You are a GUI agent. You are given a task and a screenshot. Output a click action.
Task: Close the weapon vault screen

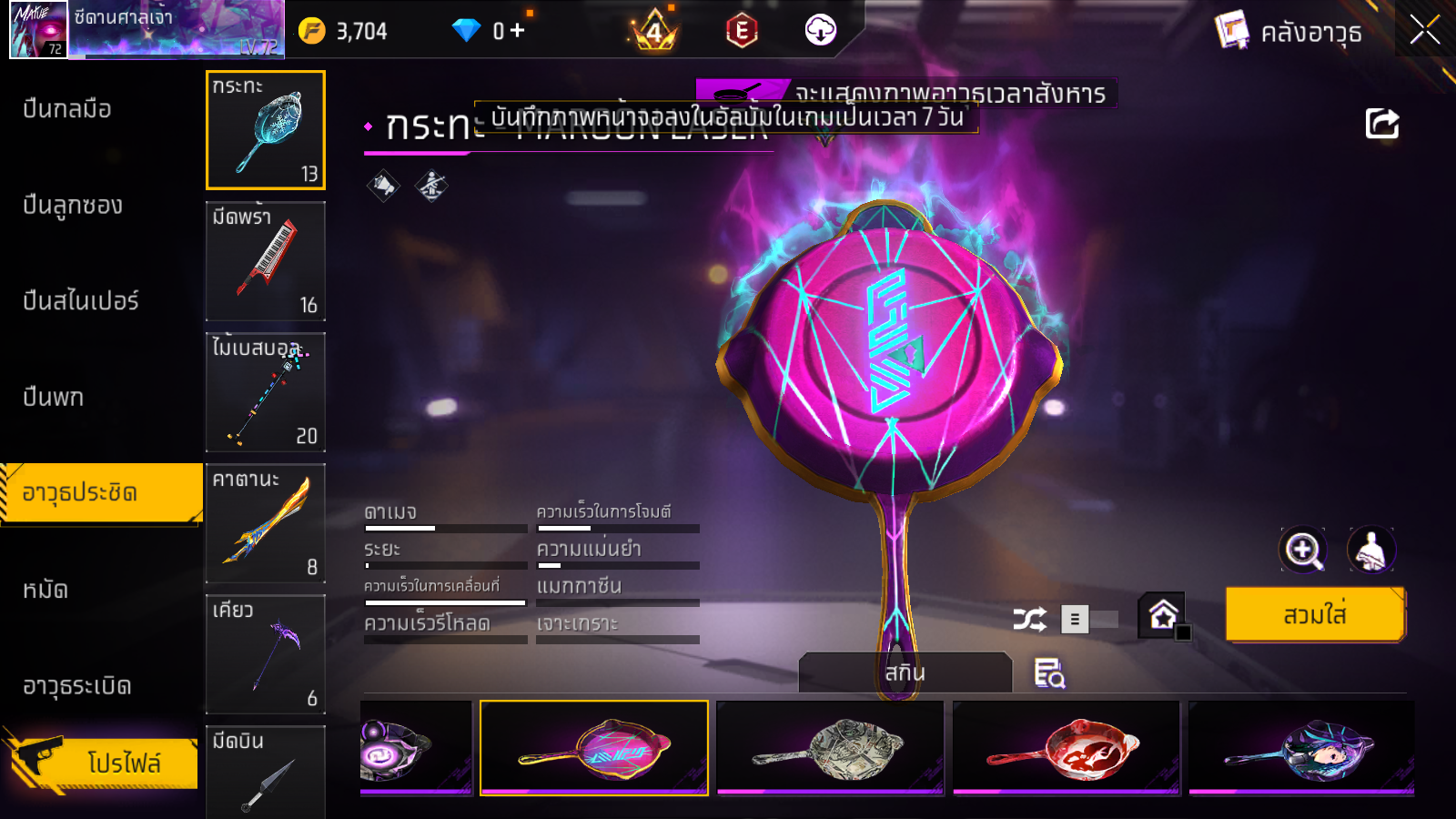(1424, 30)
